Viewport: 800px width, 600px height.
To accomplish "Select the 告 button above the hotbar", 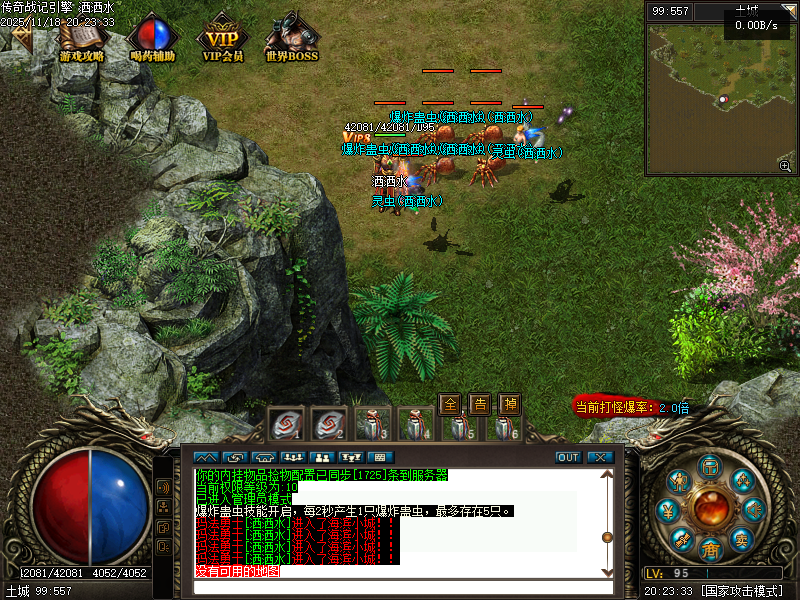I will click(480, 404).
